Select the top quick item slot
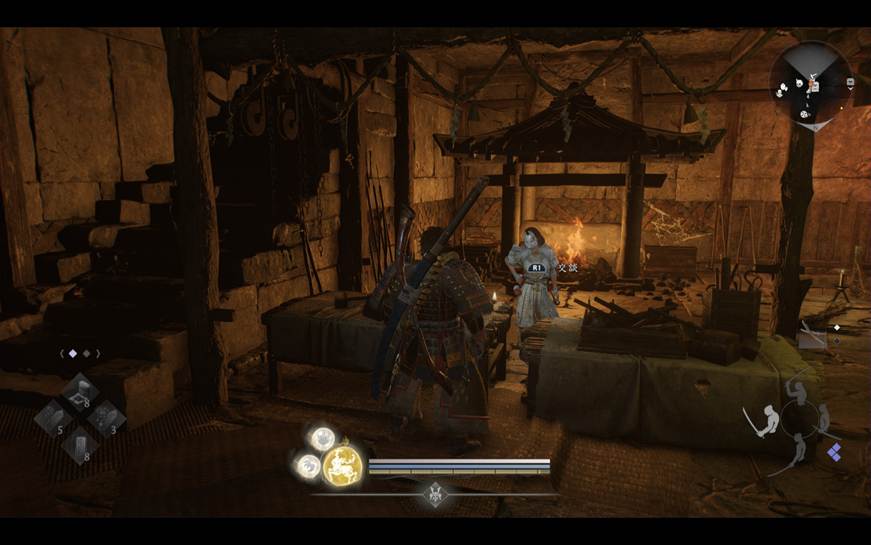The width and height of the screenshot is (871, 545). [79, 392]
